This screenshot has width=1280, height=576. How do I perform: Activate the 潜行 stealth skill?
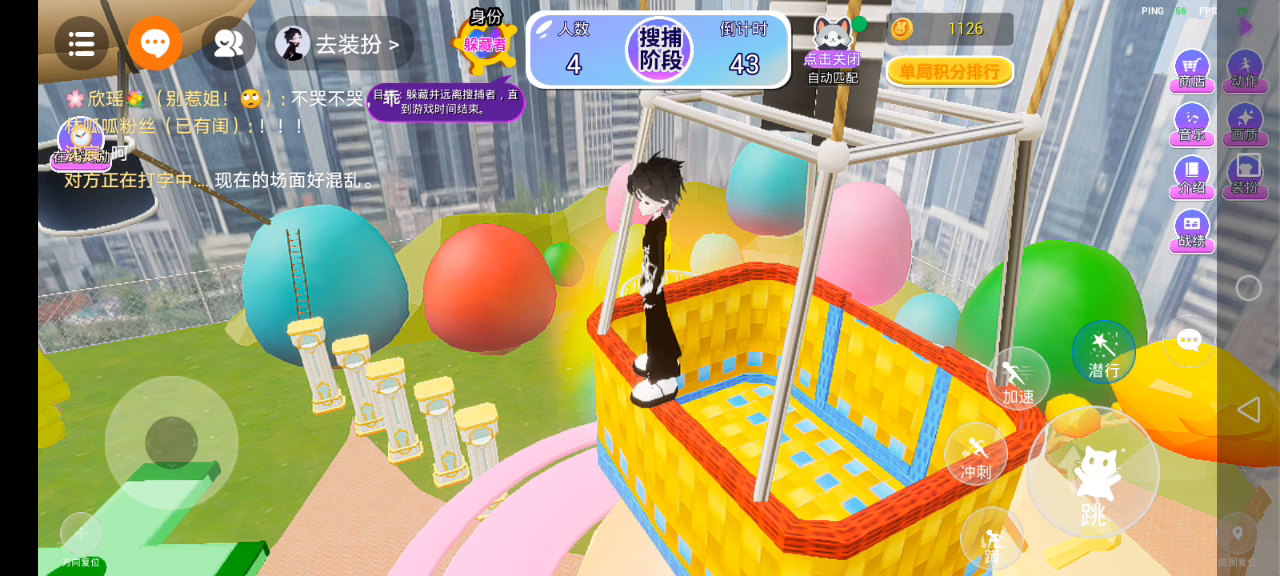click(x=1103, y=352)
